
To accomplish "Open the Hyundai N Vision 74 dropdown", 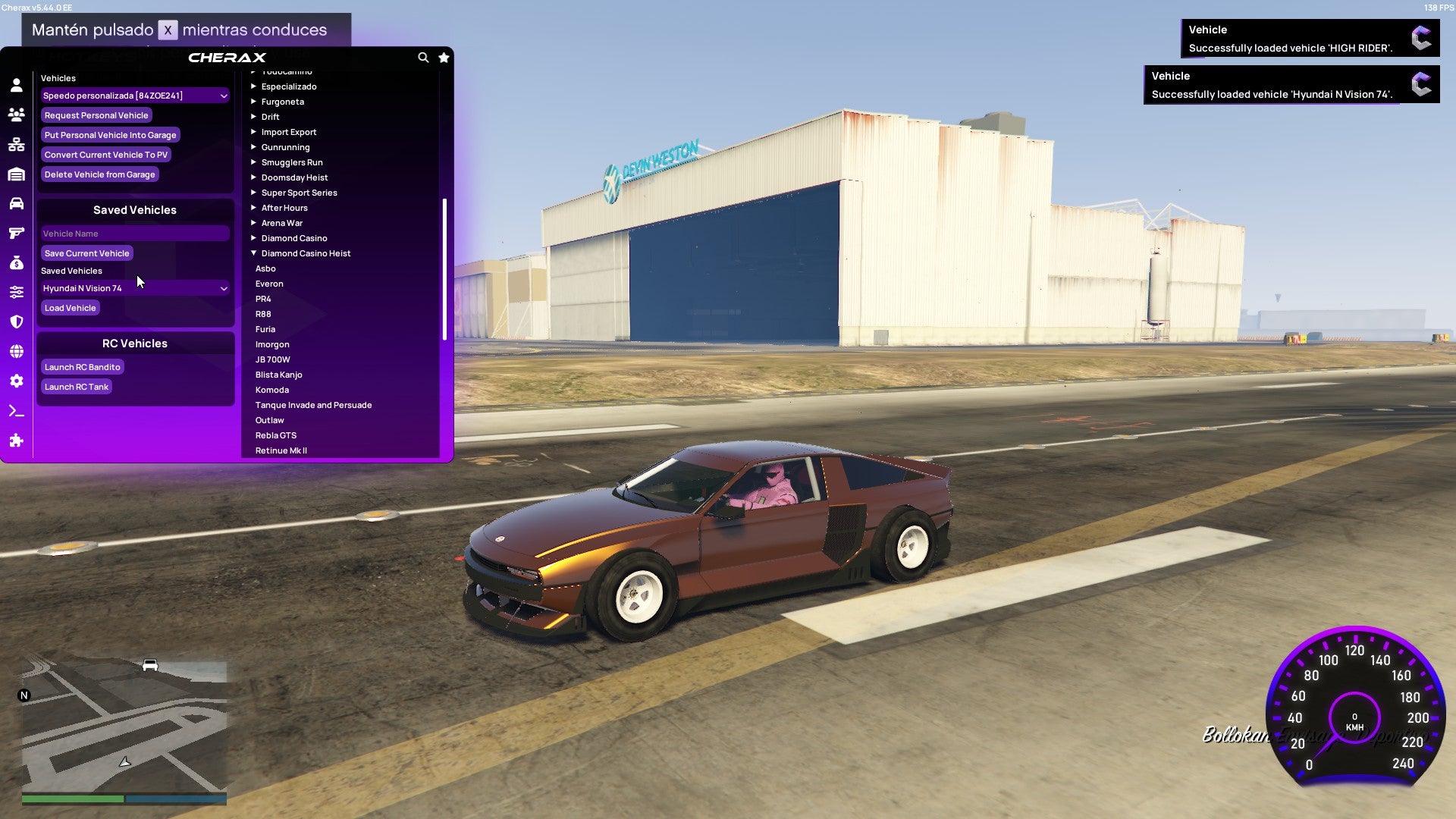I will click(135, 287).
